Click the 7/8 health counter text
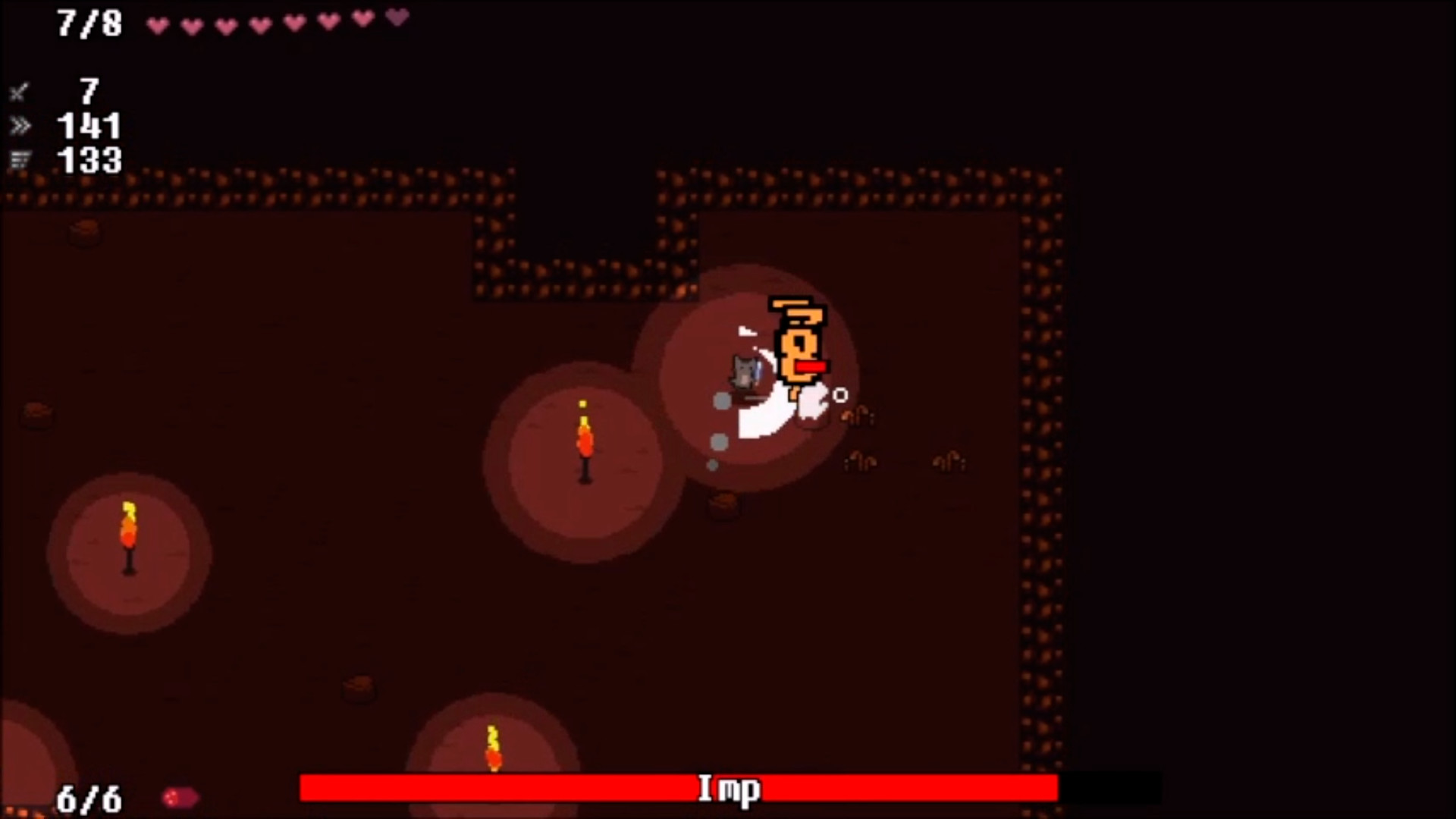Viewport: 1456px width, 819px height. click(89, 21)
